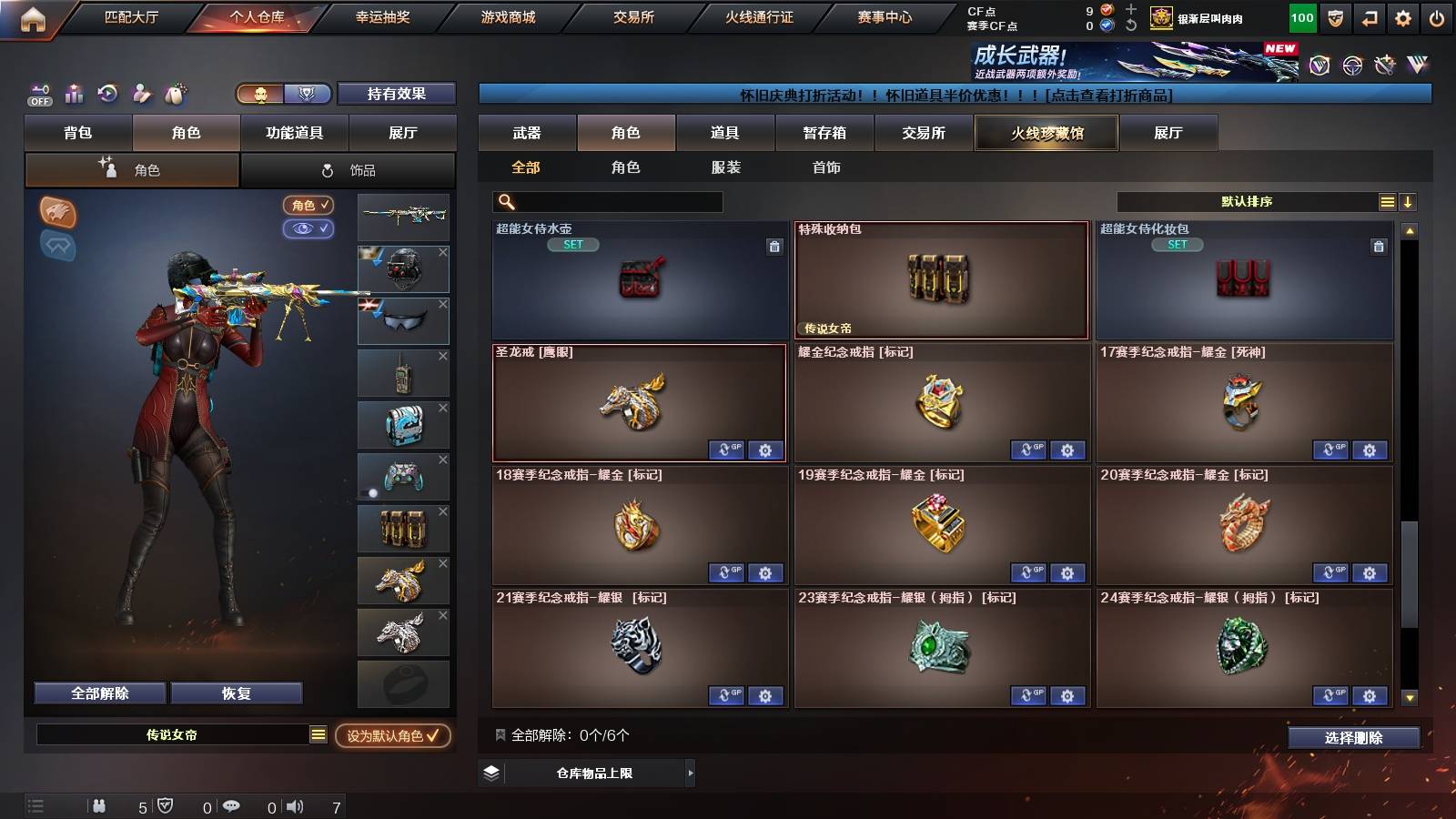Open gear options on the 圣龙戒 item card
This screenshot has height=819, width=1456.
(766, 450)
